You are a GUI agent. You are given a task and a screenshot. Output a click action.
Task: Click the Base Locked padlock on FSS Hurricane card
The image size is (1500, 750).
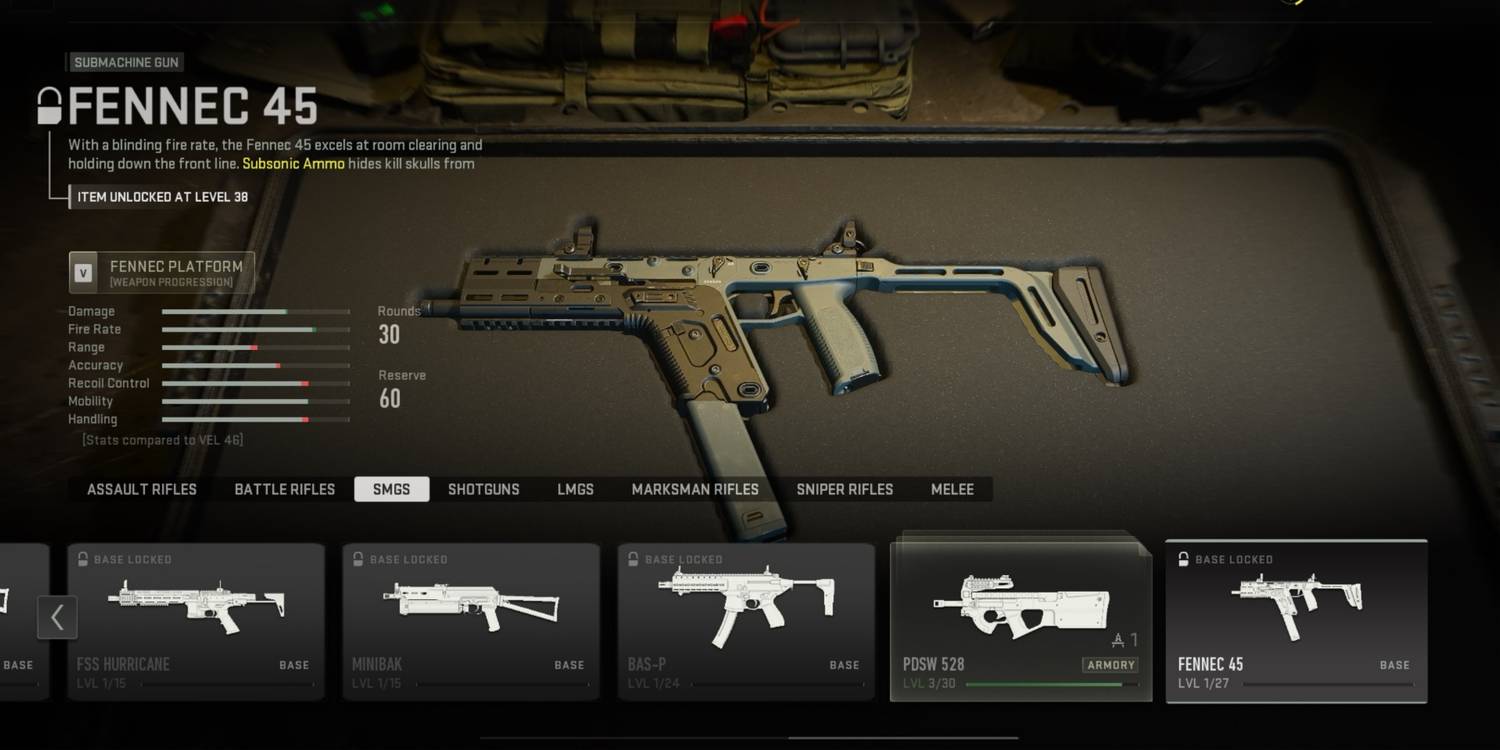coord(83,559)
